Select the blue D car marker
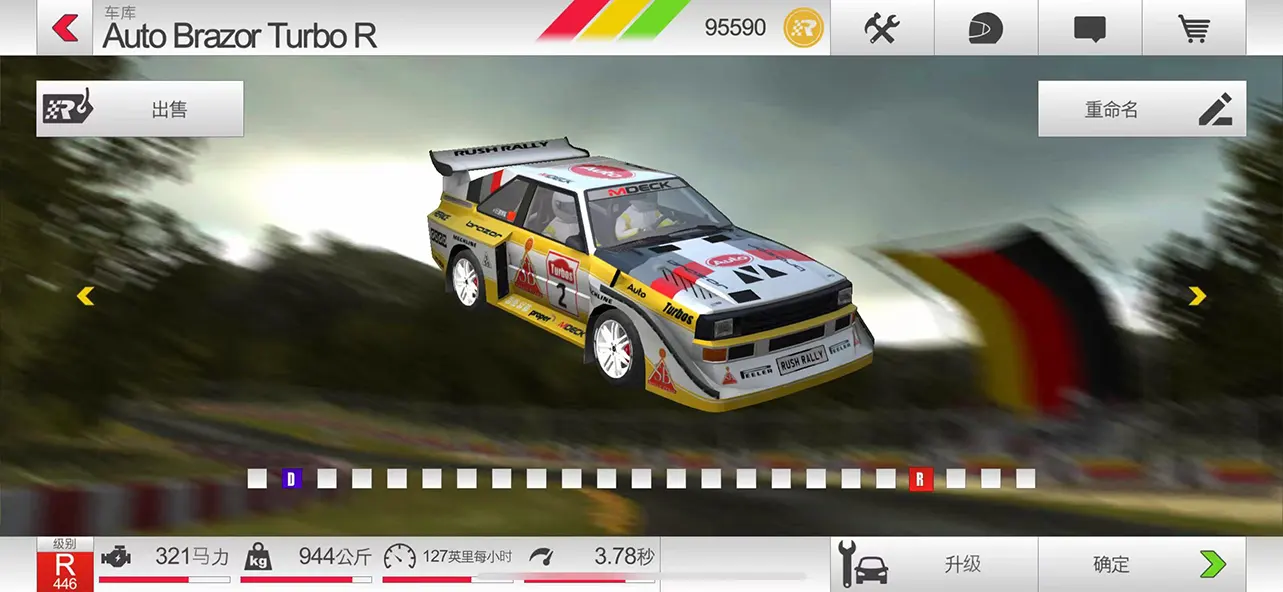Image resolution: width=1283 pixels, height=592 pixels. 292,479
